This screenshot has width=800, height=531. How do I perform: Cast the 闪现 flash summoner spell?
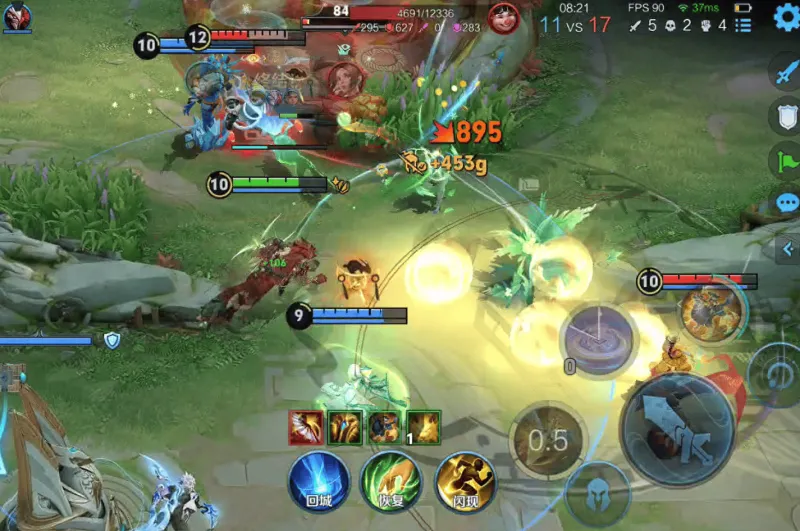[464, 483]
